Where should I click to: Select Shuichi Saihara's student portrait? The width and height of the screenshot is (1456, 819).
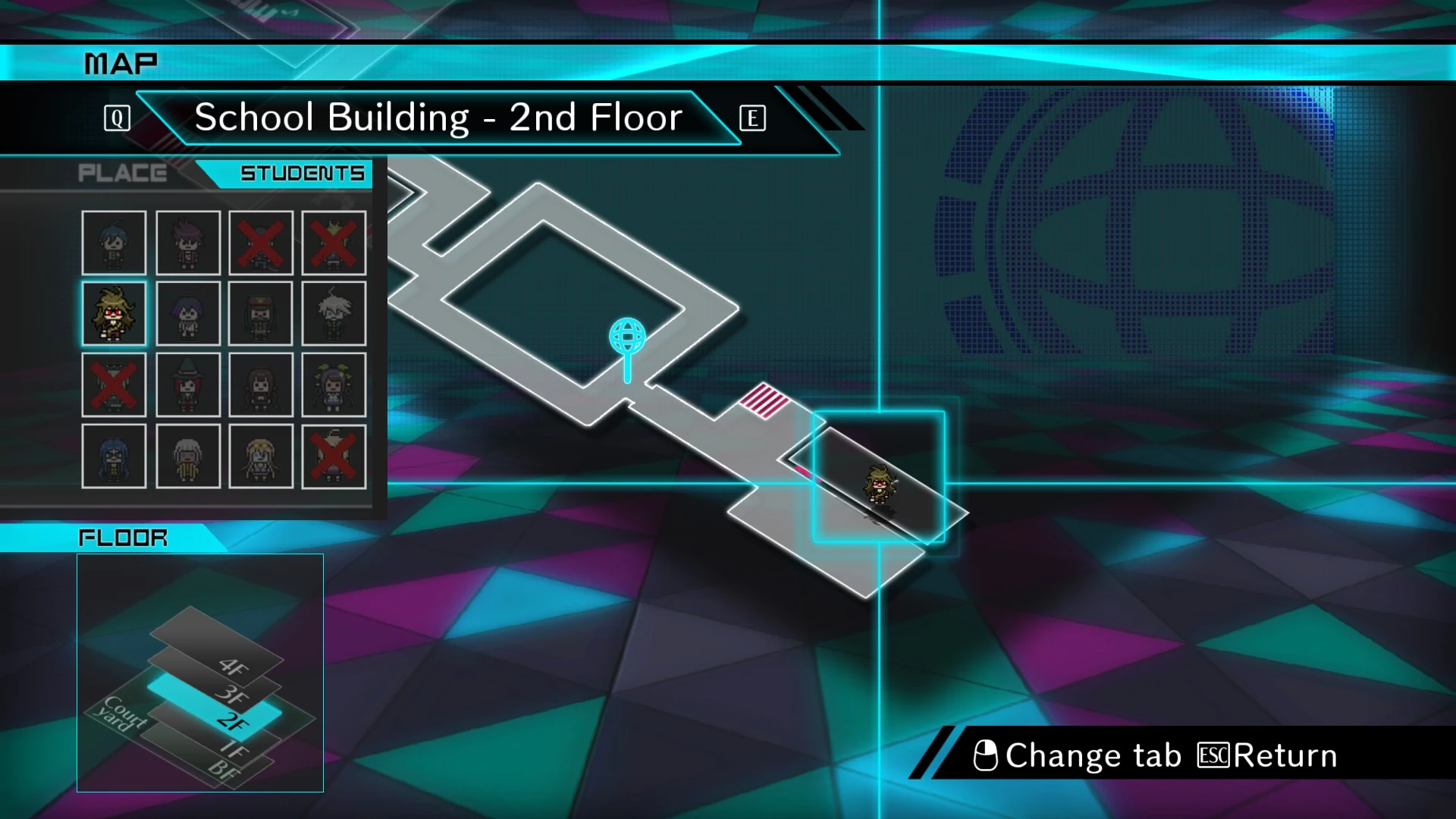(x=113, y=243)
